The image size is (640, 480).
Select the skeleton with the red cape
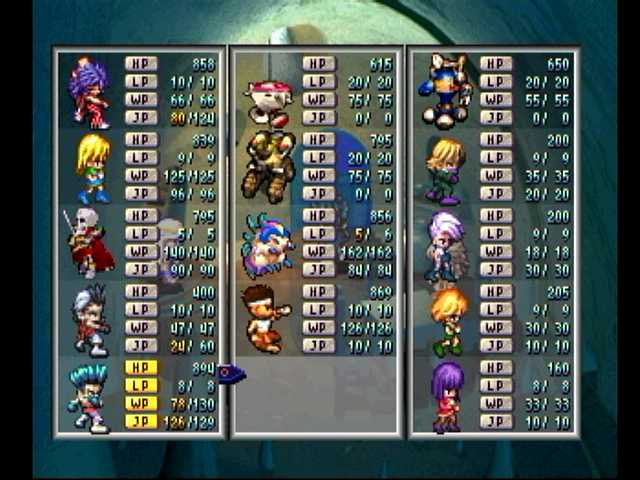tap(88, 244)
